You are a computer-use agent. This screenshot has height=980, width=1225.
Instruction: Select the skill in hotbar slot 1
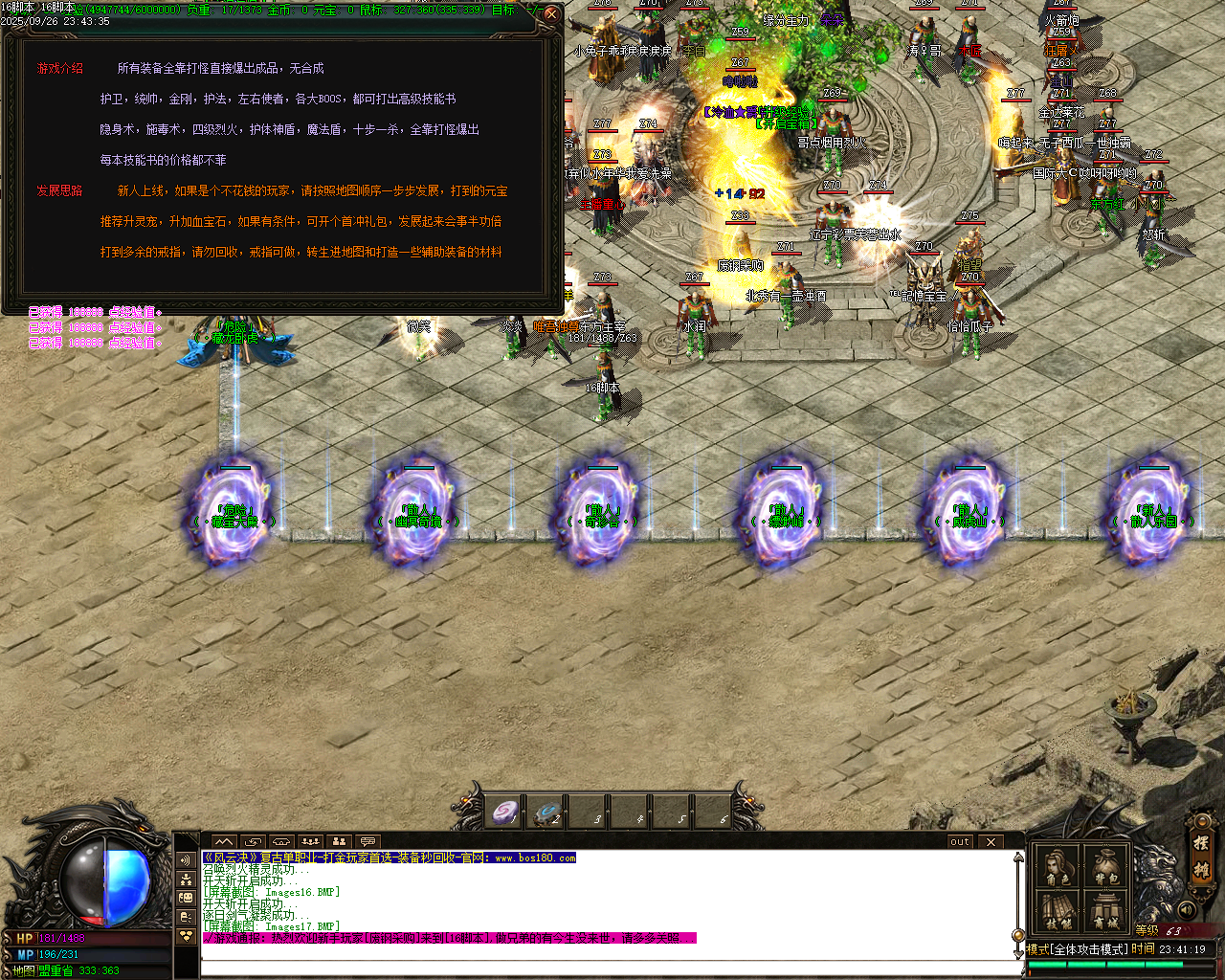pos(504,813)
